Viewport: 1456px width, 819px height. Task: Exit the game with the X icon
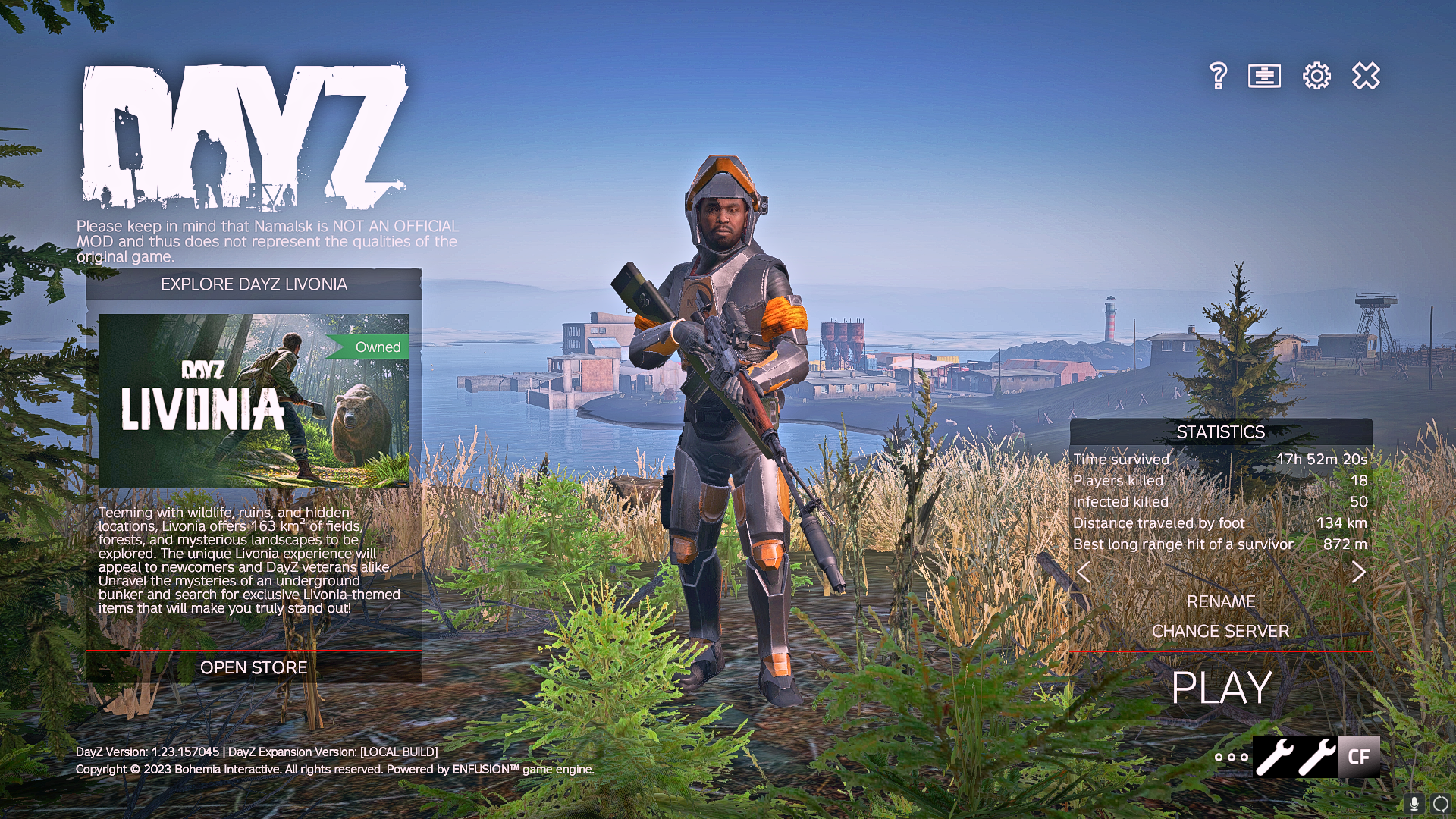pyautogui.click(x=1366, y=76)
